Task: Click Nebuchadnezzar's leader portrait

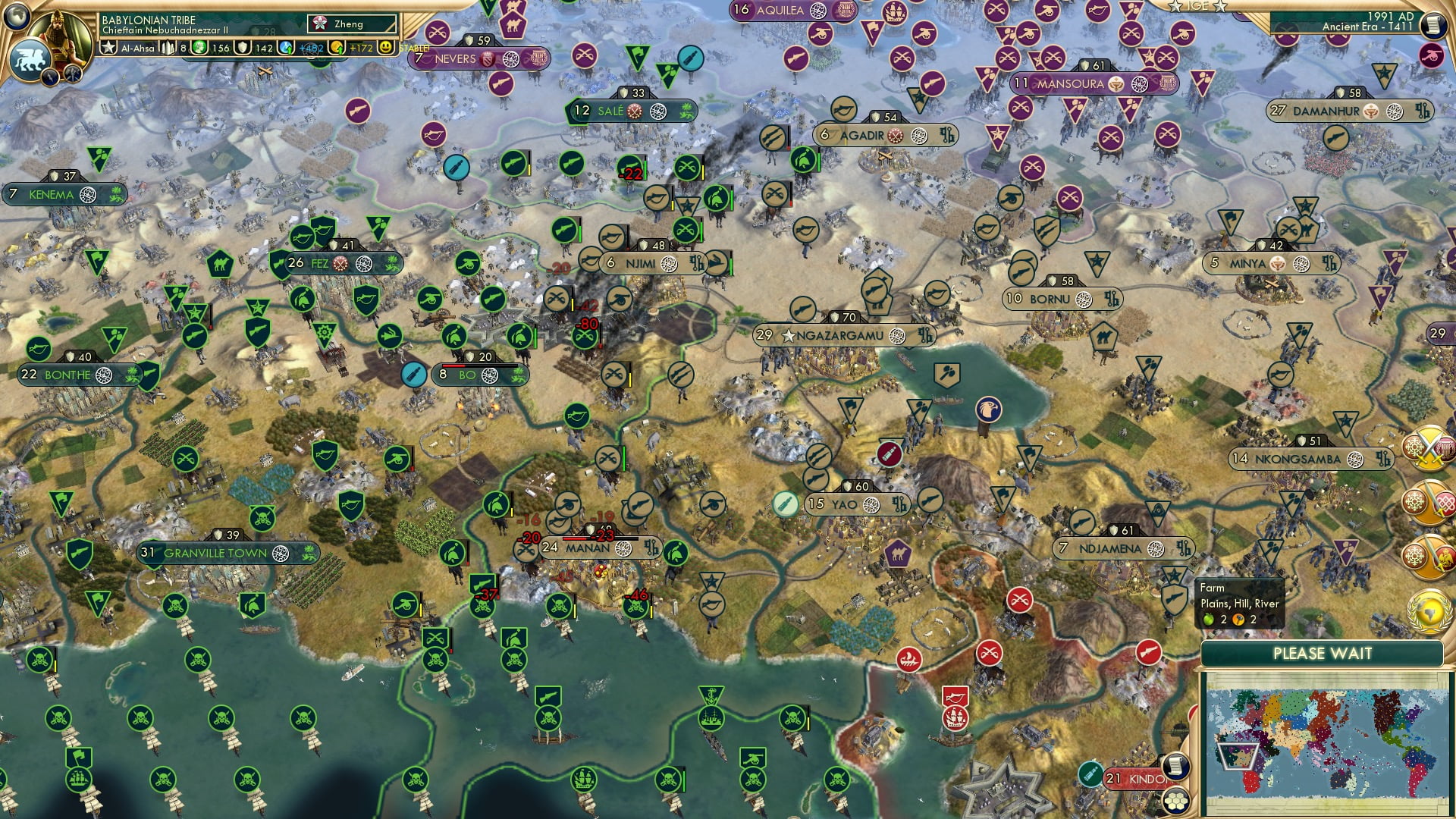Action: 61,34
